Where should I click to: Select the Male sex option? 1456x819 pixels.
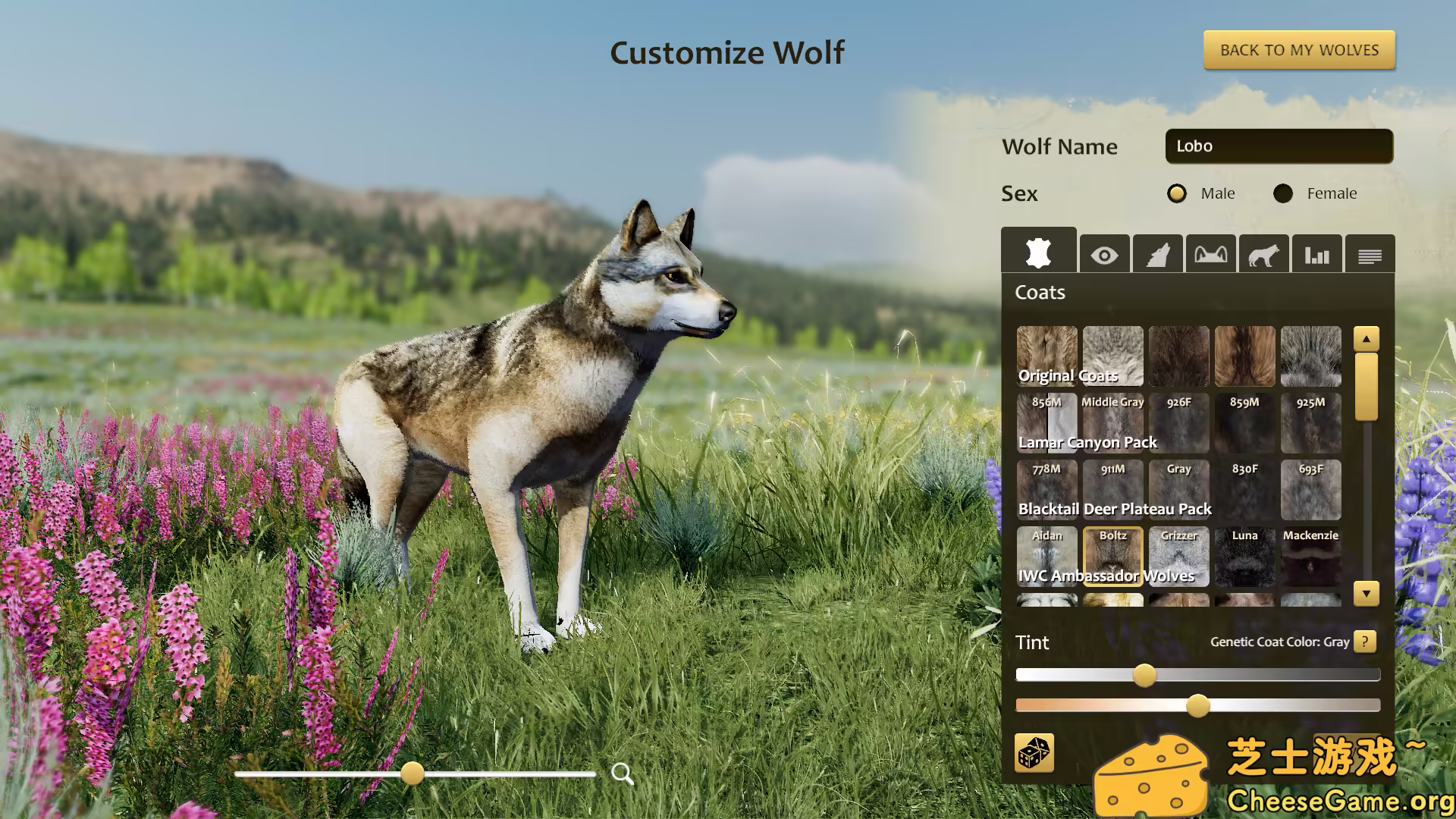click(1176, 193)
